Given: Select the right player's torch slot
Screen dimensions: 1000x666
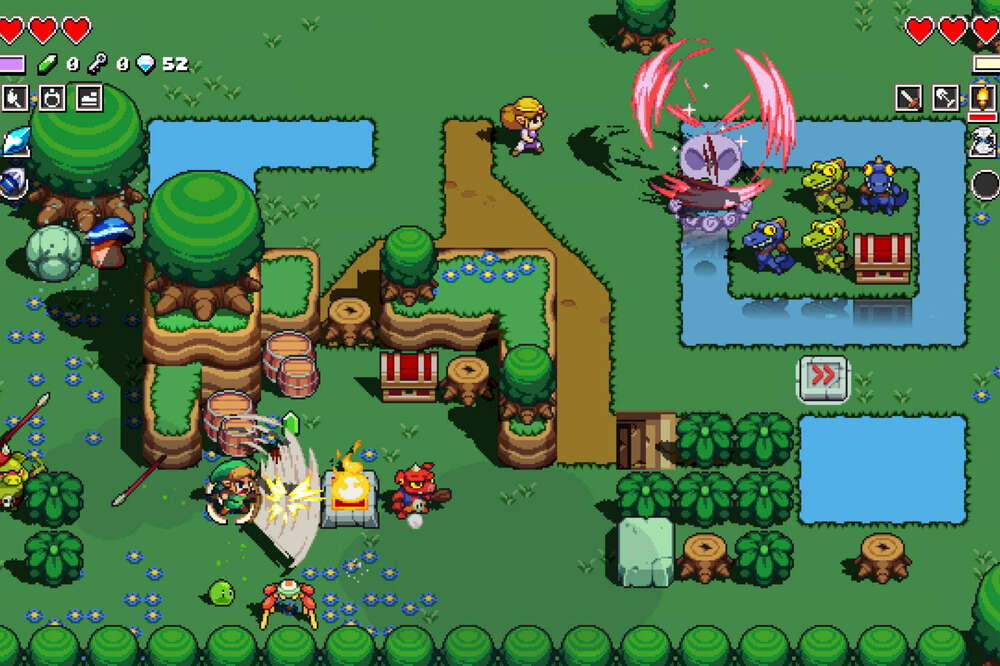Looking at the screenshot, I should click(983, 98).
